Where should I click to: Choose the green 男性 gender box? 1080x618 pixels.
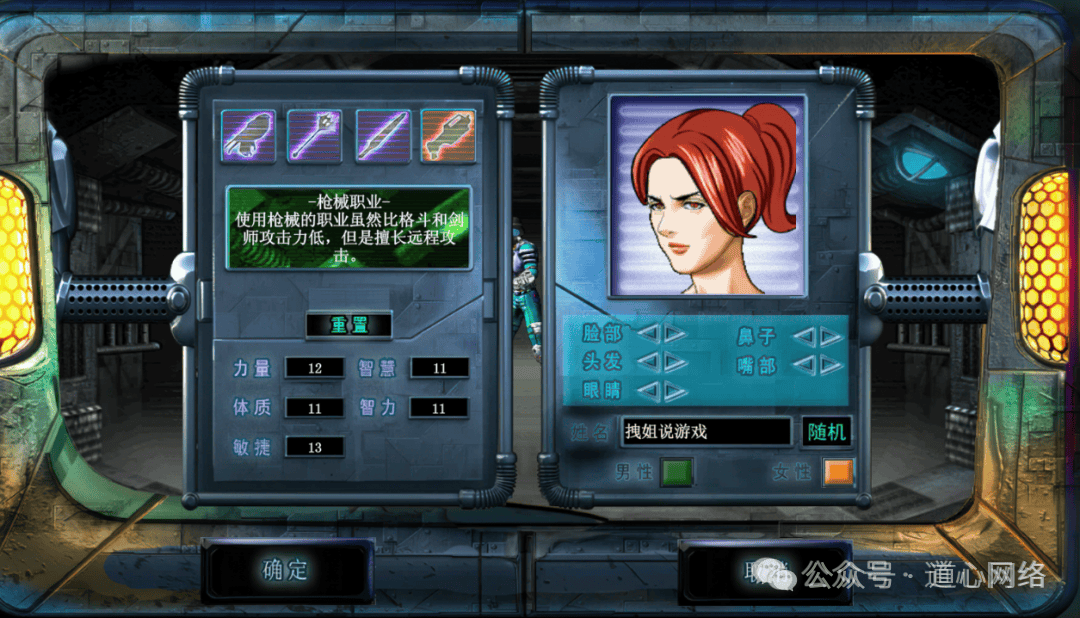677,472
